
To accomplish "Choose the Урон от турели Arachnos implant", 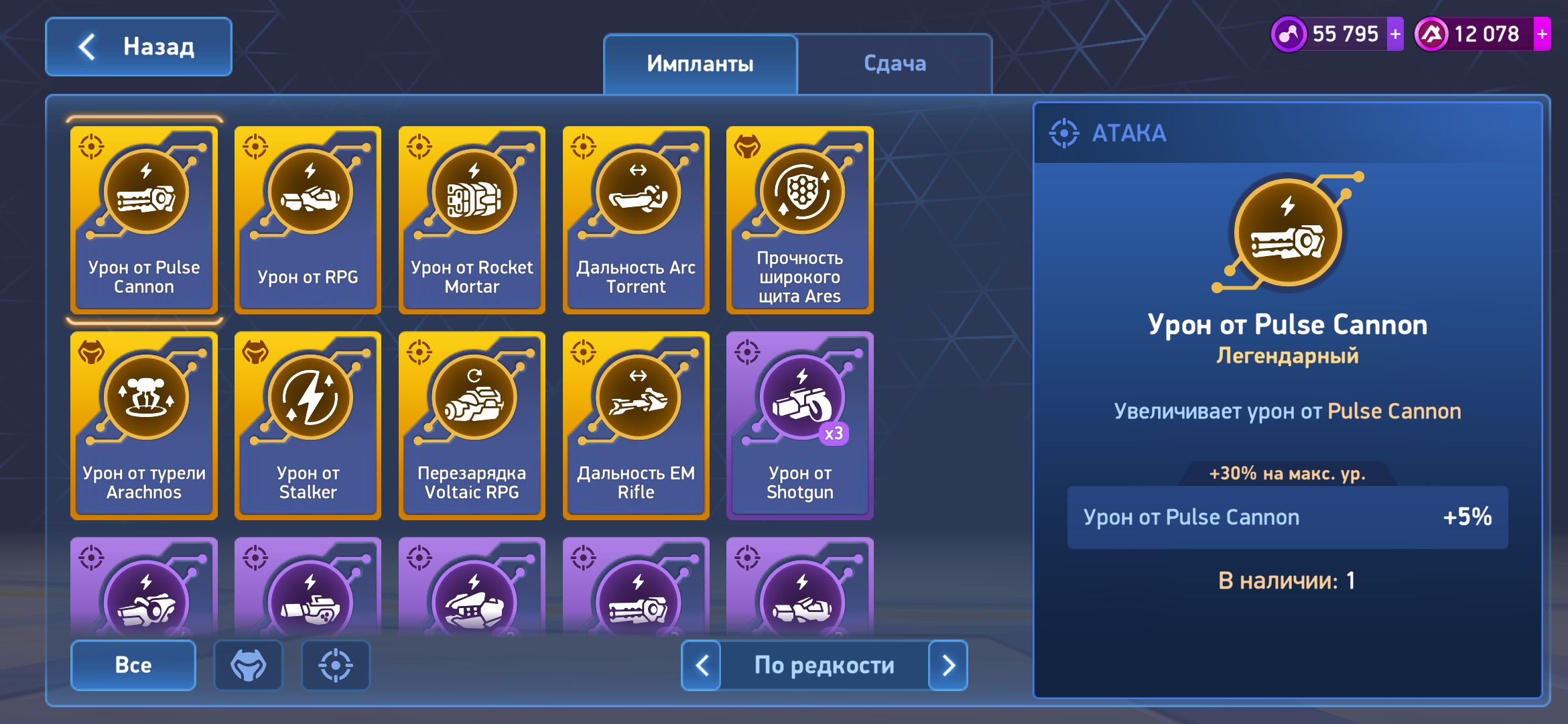I will point(144,426).
